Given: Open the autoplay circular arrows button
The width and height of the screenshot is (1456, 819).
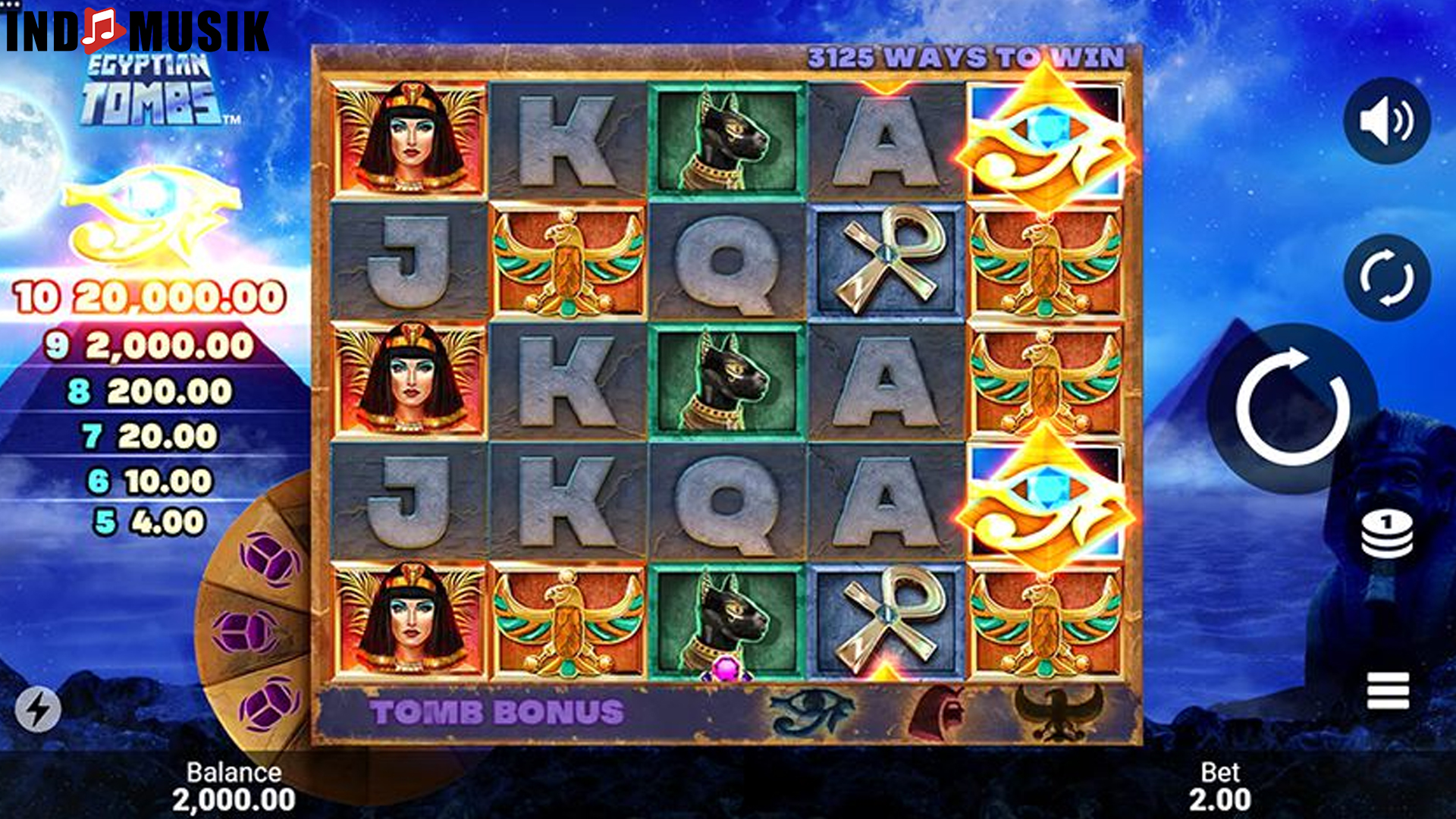Looking at the screenshot, I should click(1386, 278).
